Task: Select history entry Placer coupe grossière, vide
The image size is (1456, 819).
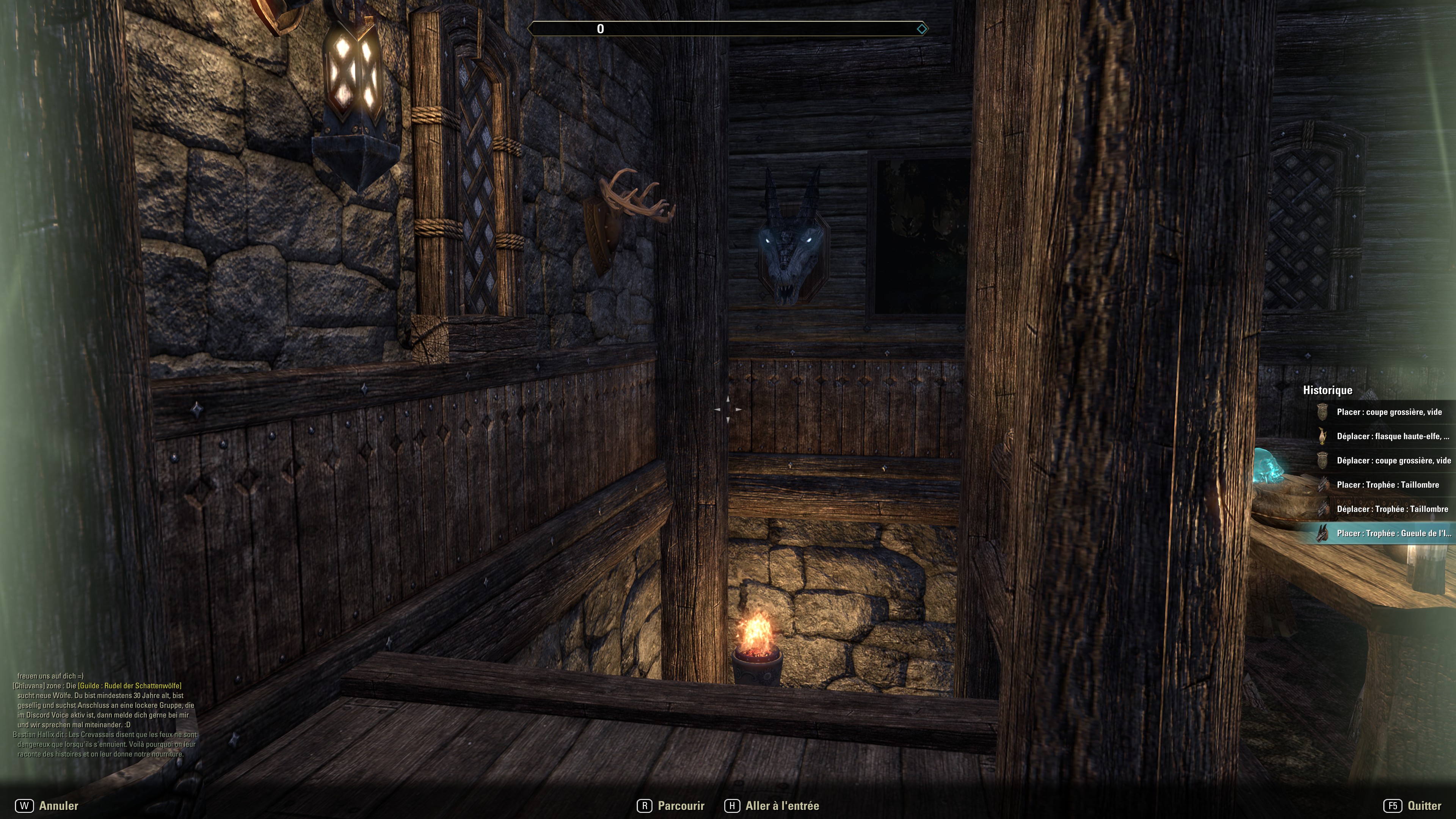Action: tap(1388, 412)
